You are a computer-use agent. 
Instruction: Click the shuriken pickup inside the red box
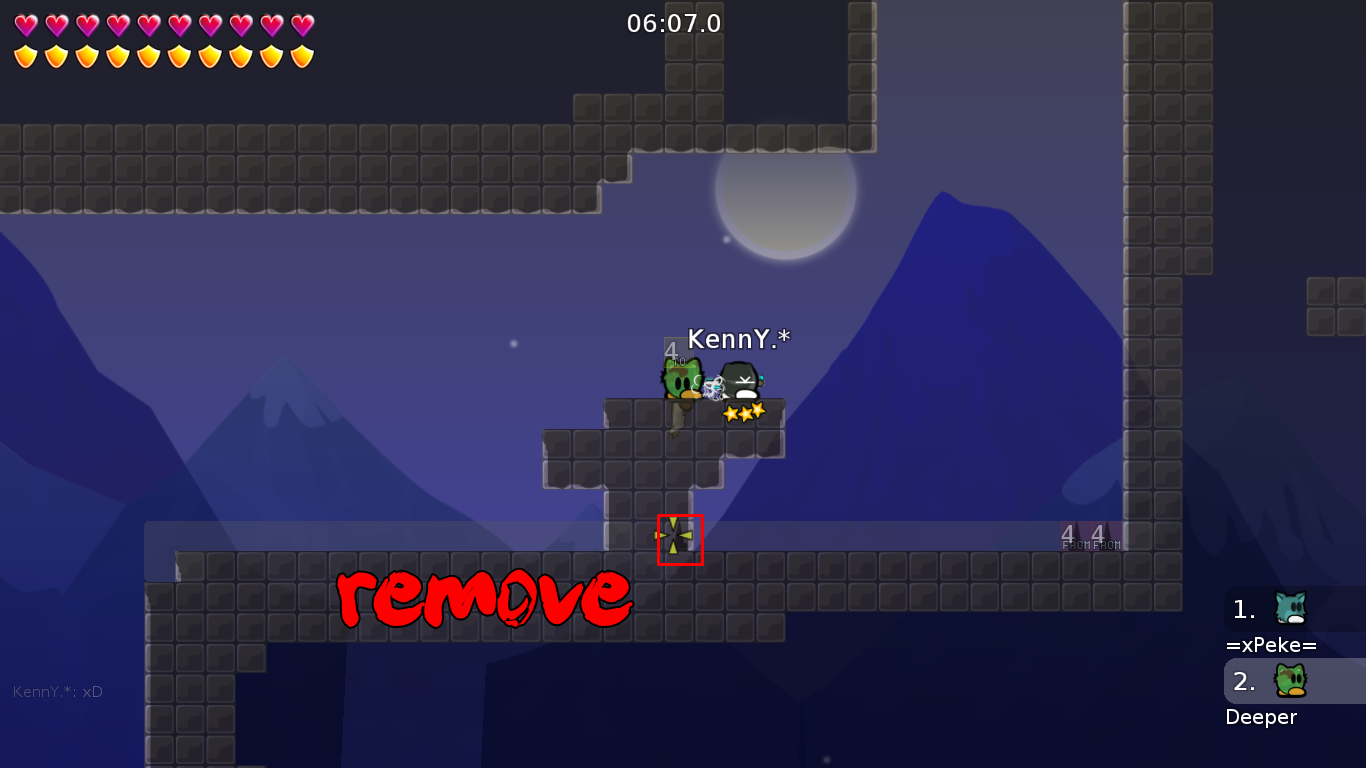click(x=679, y=538)
